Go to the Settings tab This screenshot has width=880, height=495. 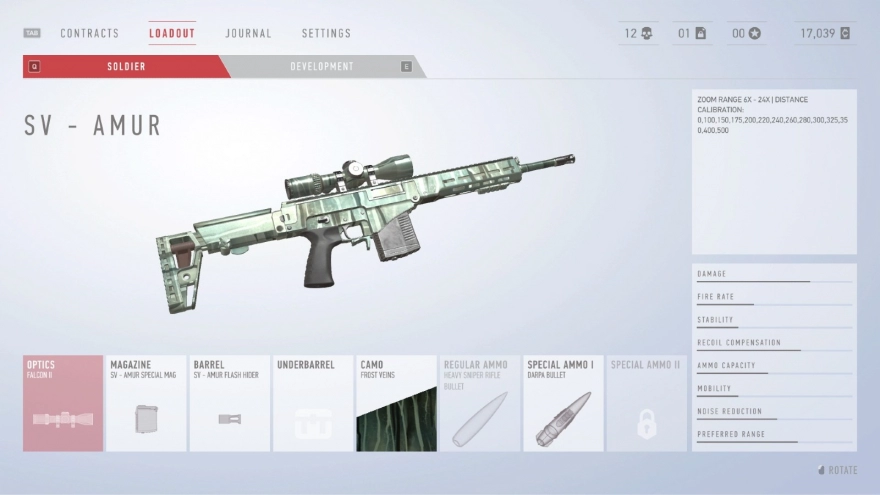point(326,33)
